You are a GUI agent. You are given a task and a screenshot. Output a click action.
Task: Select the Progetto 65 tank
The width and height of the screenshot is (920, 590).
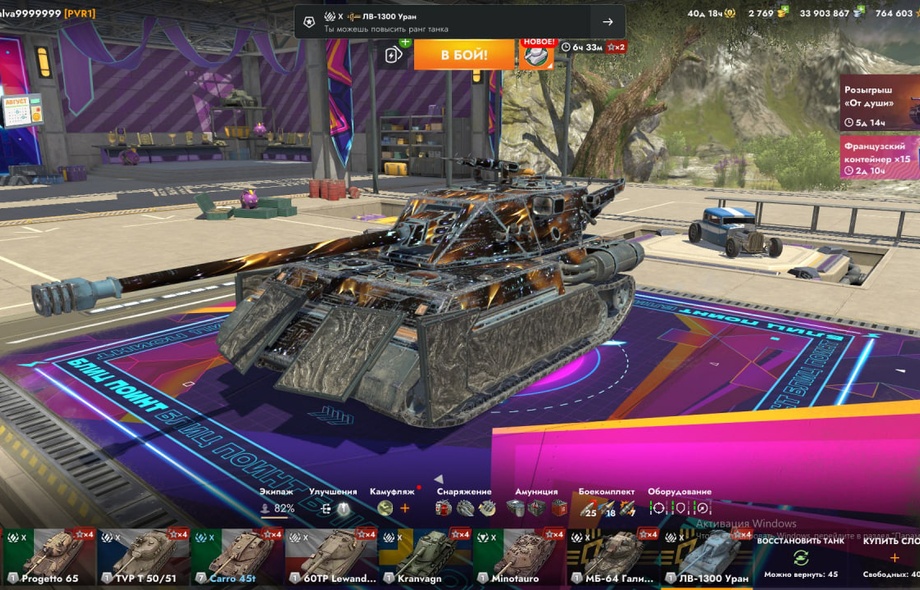[49, 557]
